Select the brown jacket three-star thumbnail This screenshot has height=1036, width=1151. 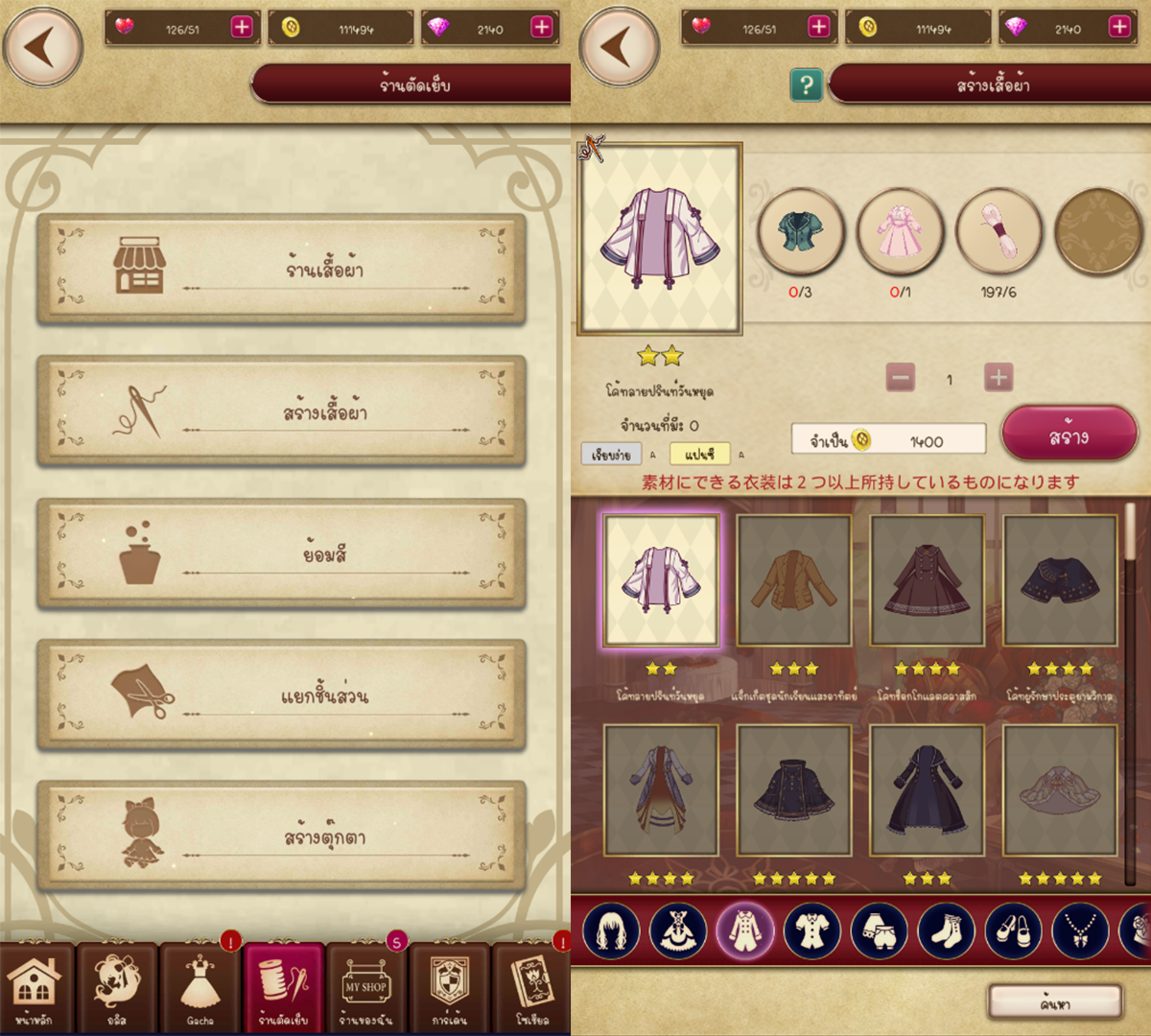pos(793,579)
